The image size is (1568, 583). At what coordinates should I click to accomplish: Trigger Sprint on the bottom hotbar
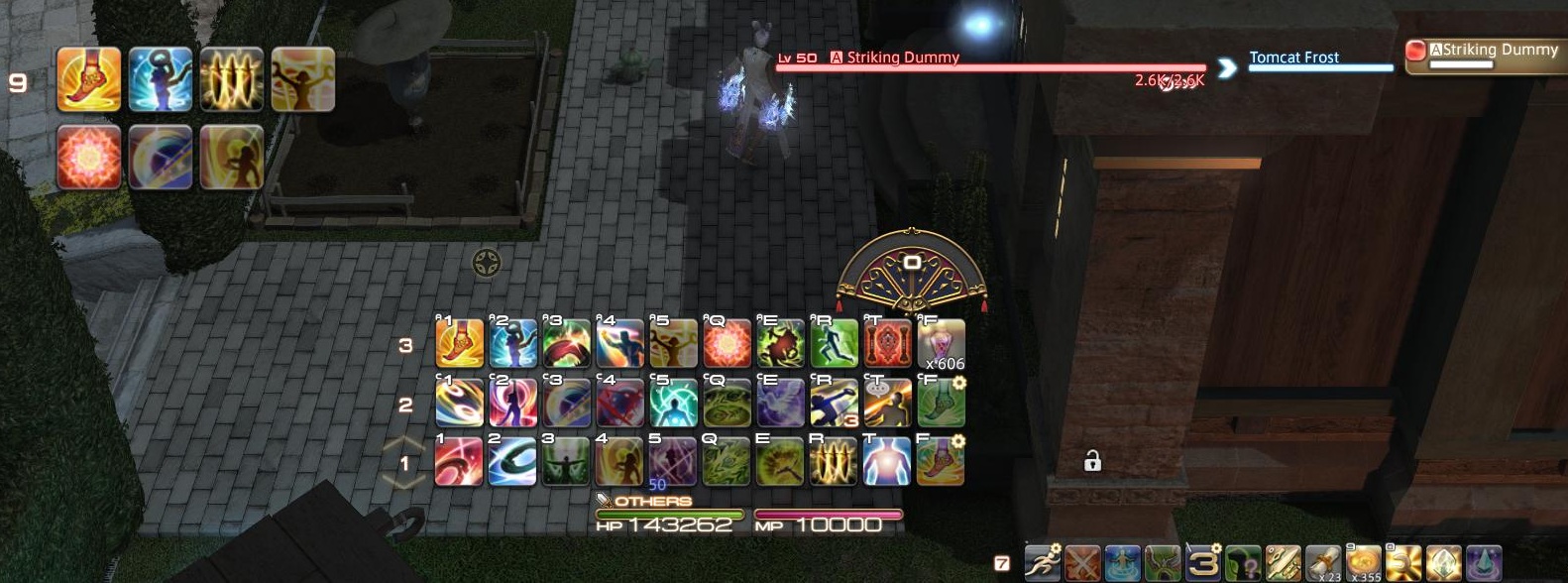click(x=1042, y=563)
